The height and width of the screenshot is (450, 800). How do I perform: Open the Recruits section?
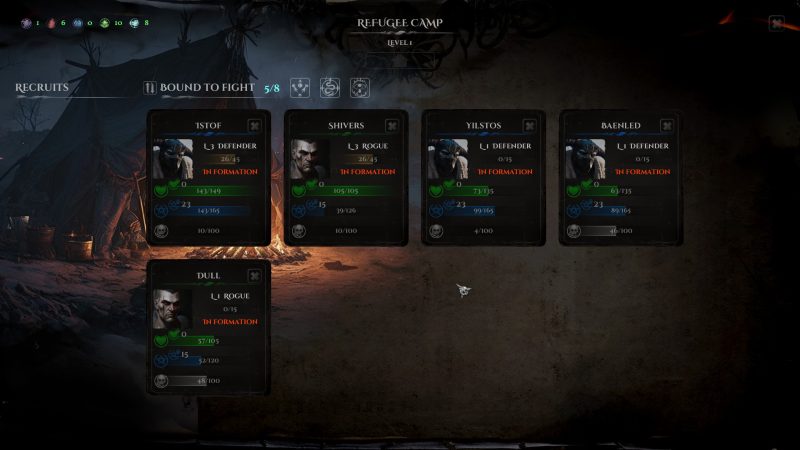pyautogui.click(x=42, y=88)
